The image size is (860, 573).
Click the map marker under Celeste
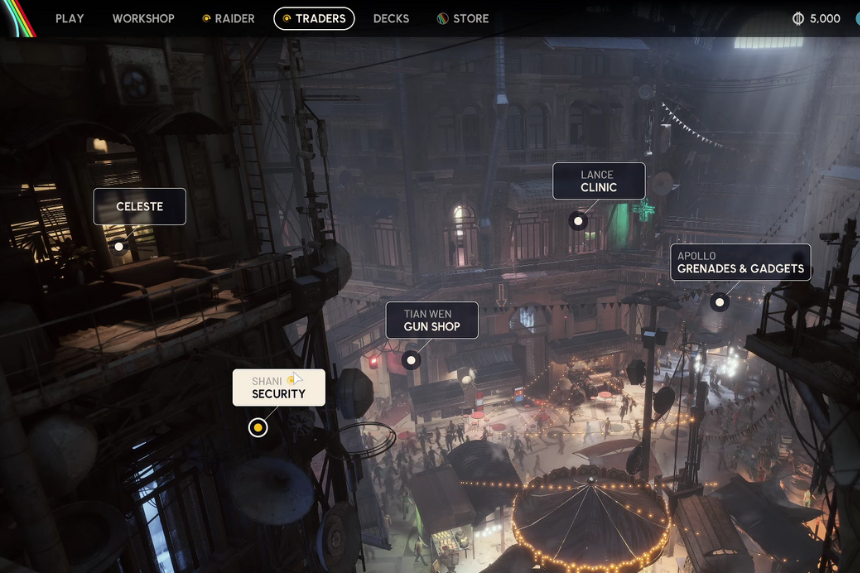coord(119,246)
